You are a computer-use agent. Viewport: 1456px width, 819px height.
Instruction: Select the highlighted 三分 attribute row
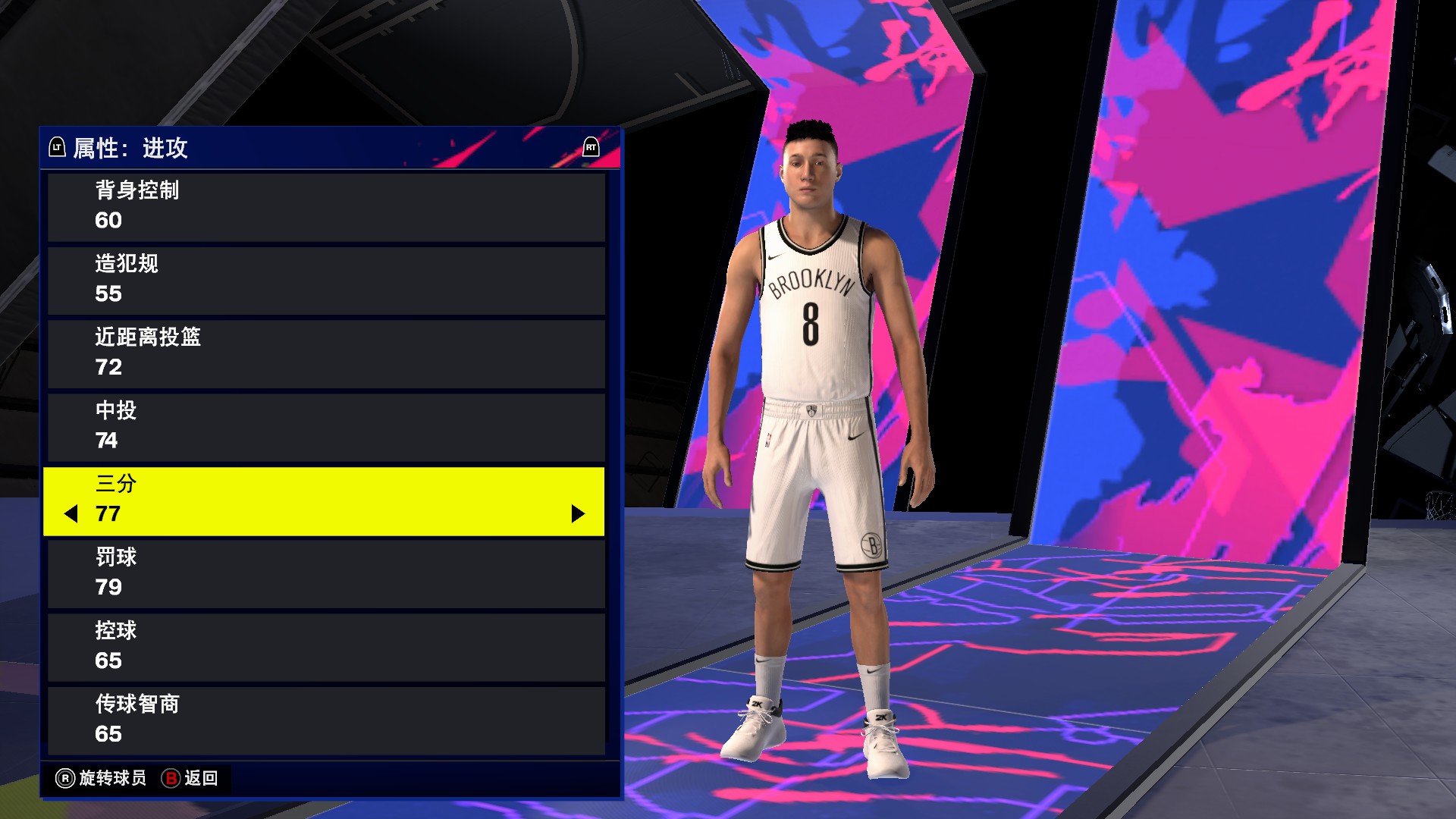(x=326, y=500)
